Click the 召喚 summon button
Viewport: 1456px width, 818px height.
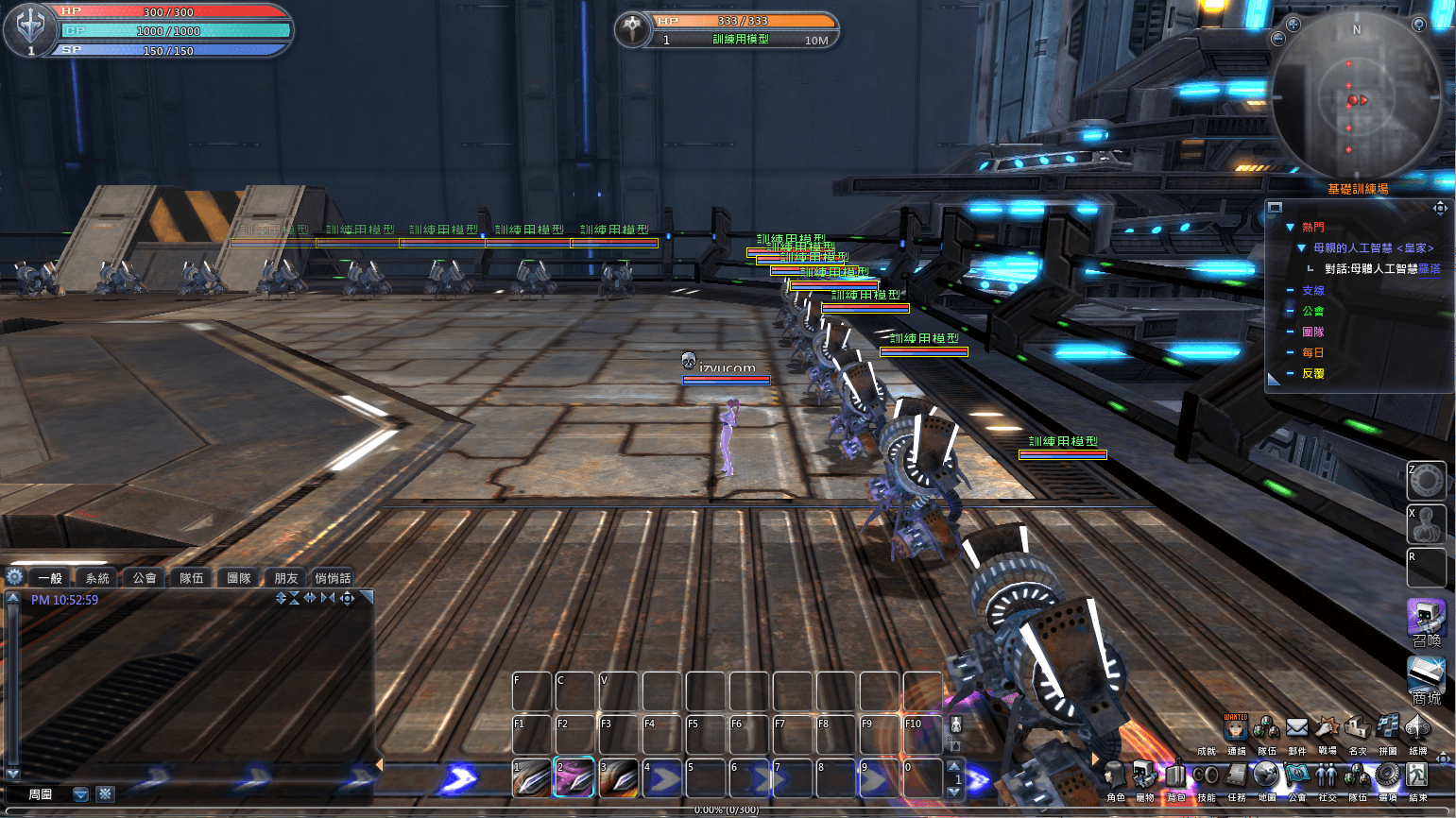(x=1426, y=621)
